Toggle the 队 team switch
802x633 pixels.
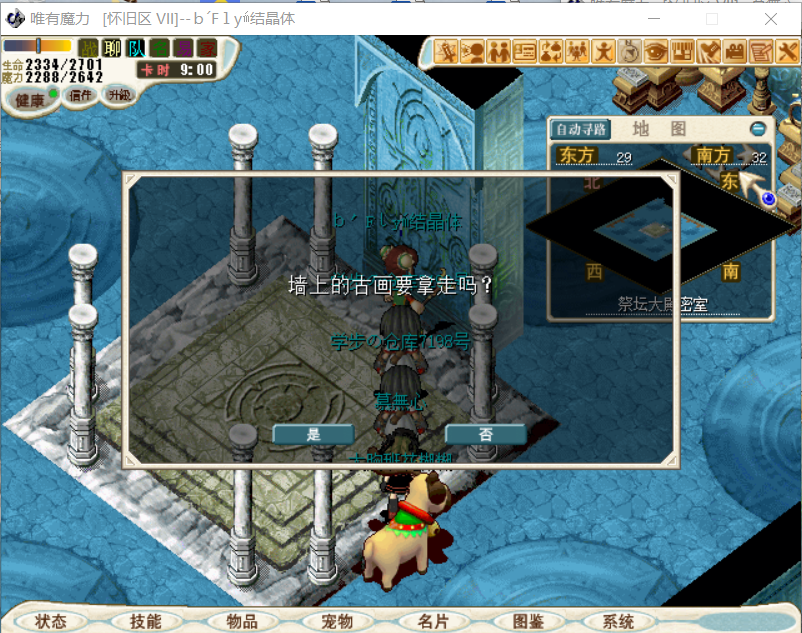pos(136,47)
